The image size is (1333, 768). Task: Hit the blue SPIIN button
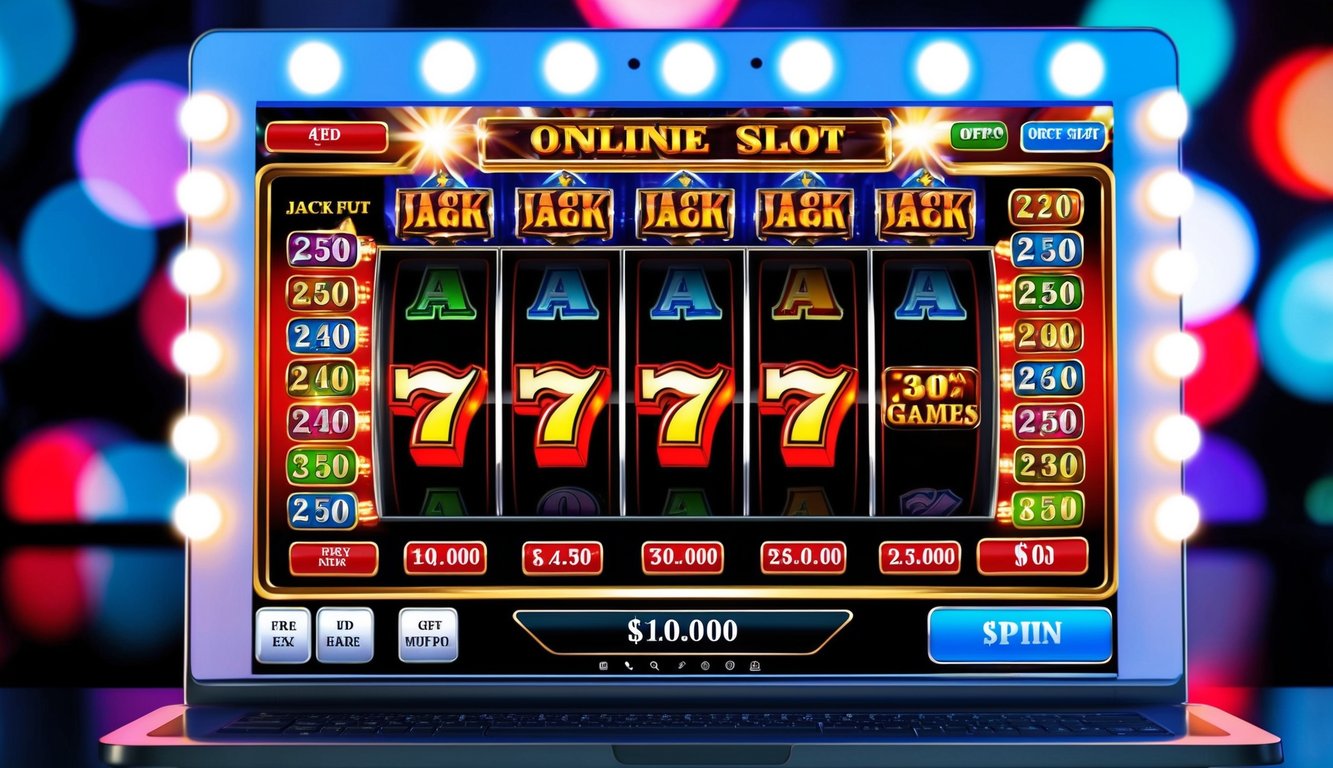point(1019,634)
